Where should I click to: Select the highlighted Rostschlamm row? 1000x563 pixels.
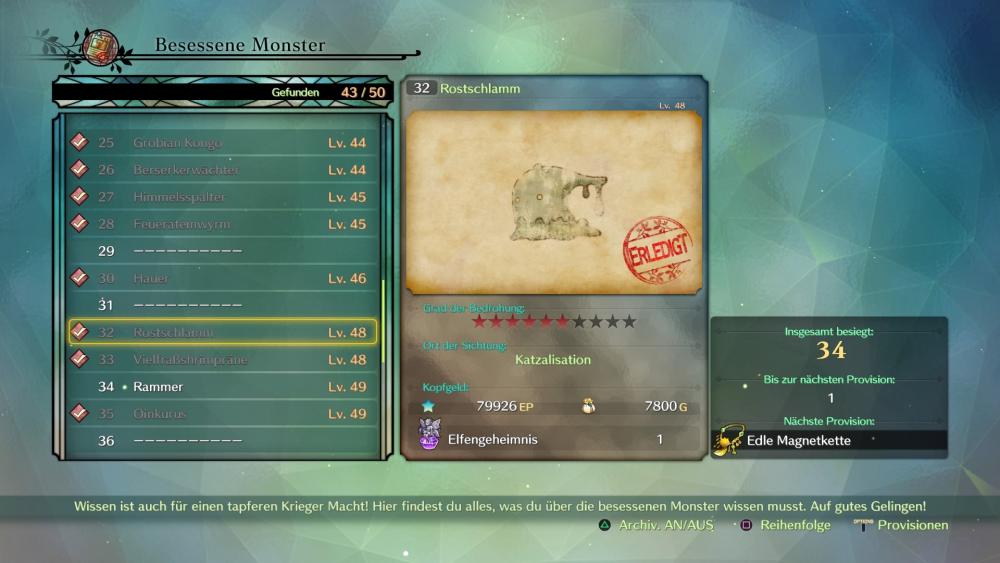pos(222,332)
